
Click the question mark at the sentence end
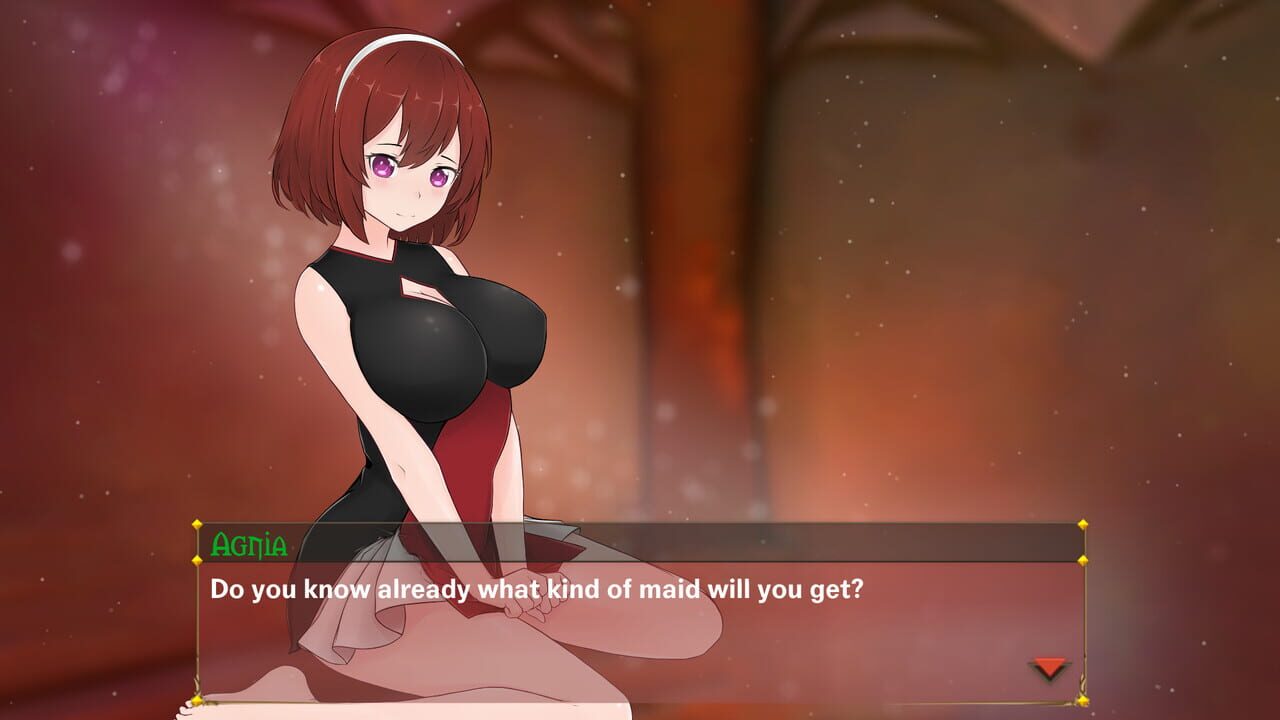tap(854, 588)
